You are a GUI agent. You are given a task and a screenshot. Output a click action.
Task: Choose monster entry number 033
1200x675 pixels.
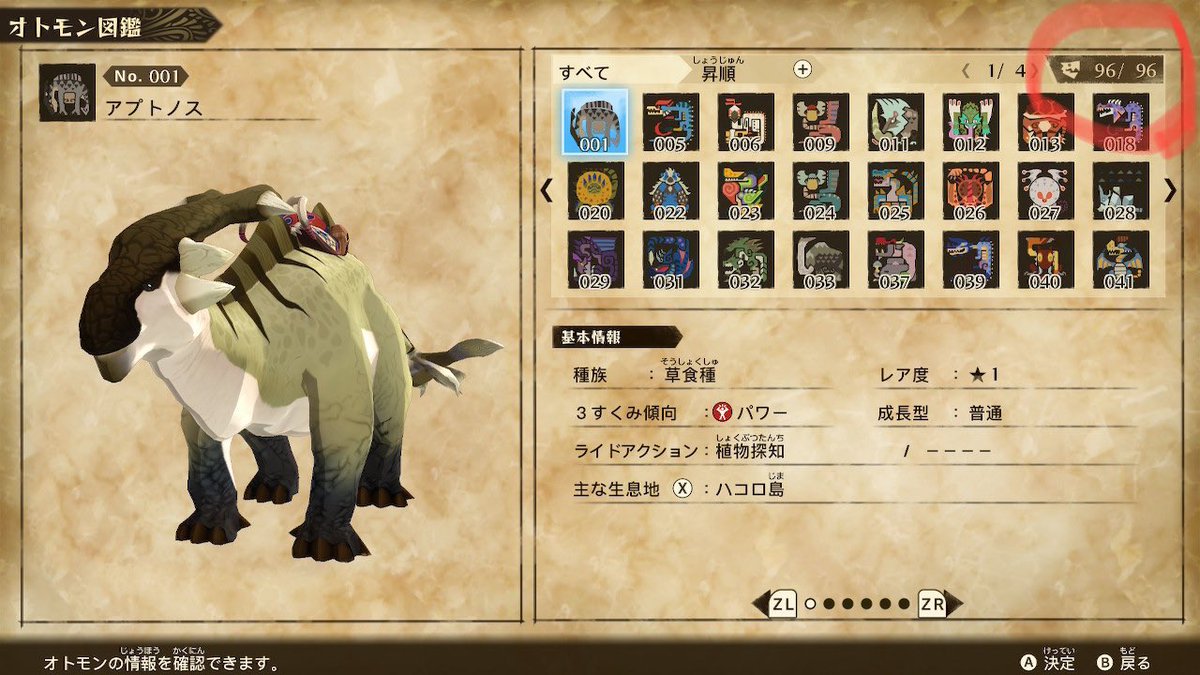(x=820, y=260)
